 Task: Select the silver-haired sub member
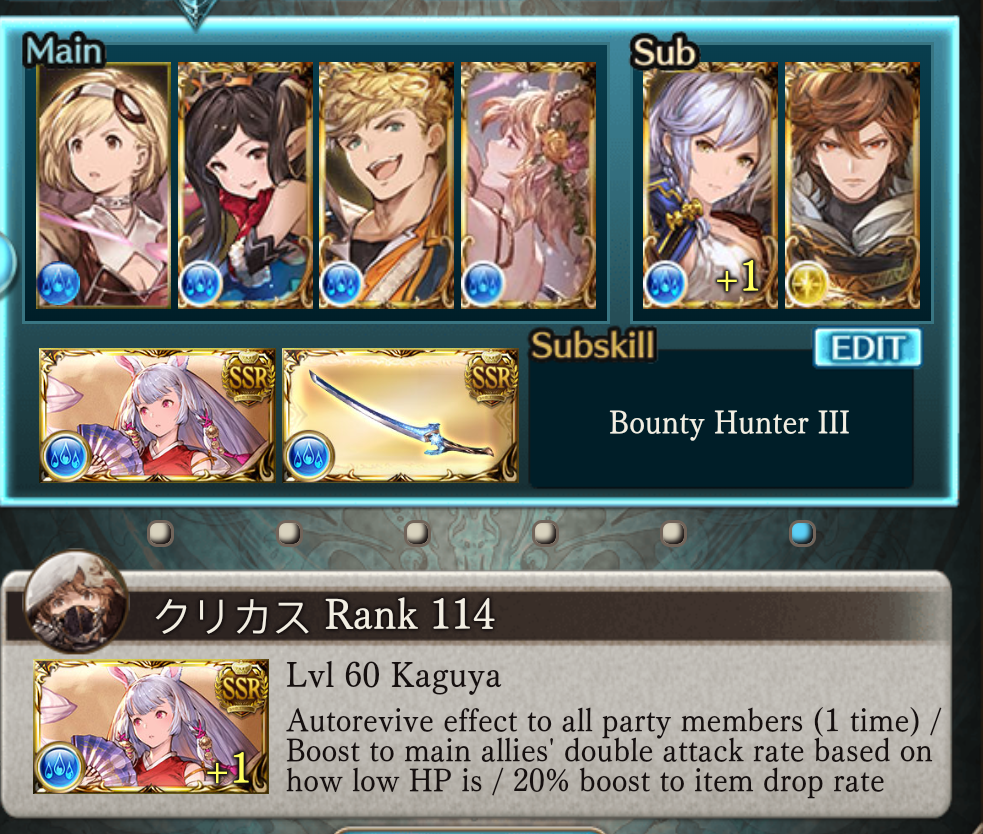pos(709,185)
